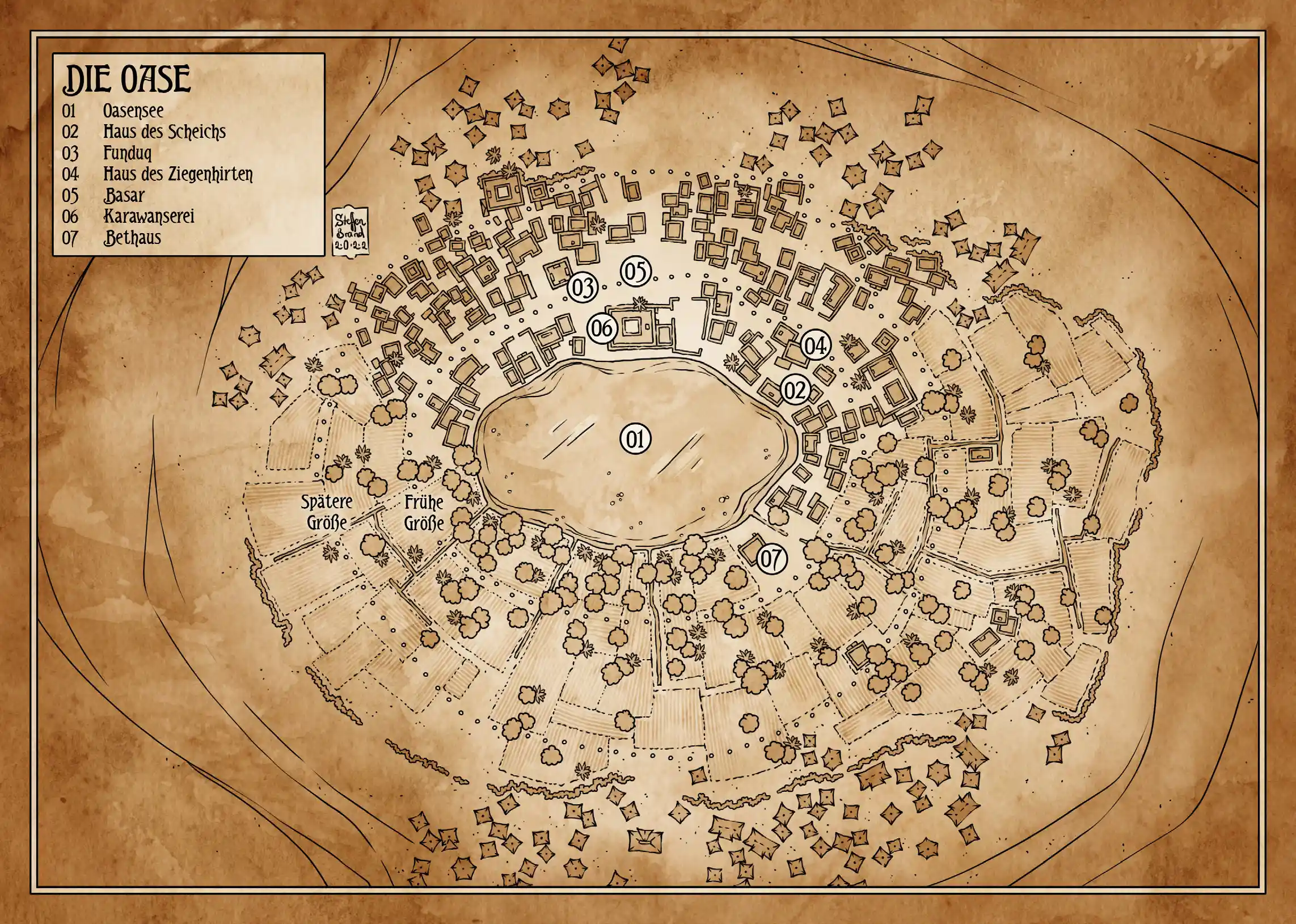Screen dimensions: 1296x924
Task: Pick the Basar legend entry
Action: pos(124,195)
